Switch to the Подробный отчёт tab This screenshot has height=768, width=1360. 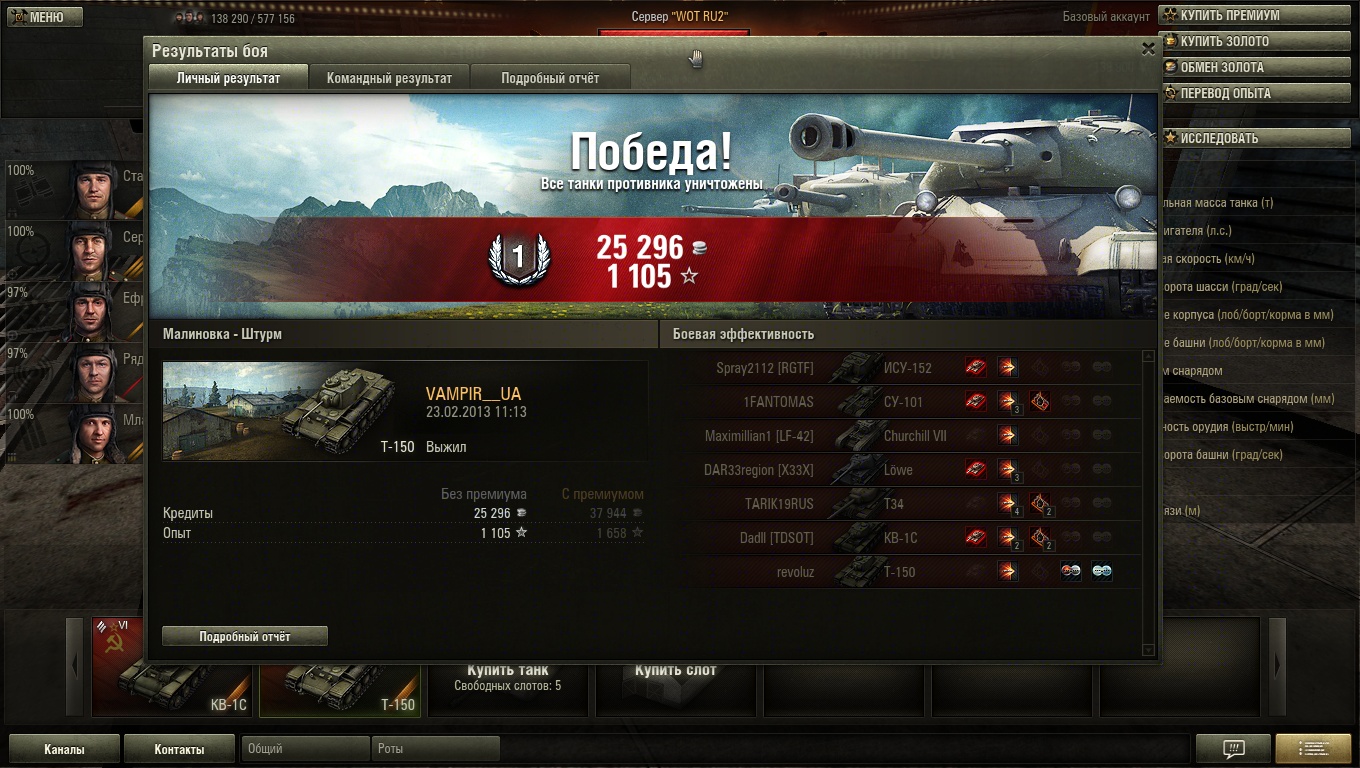coord(550,78)
